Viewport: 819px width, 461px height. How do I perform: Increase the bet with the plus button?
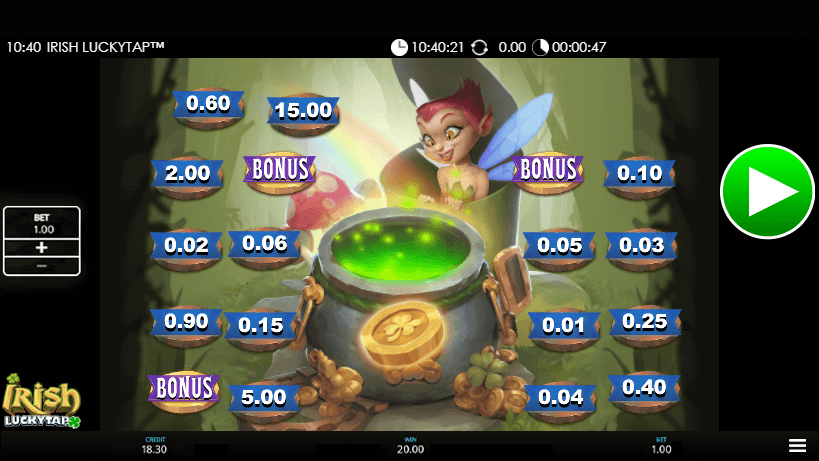(41, 247)
